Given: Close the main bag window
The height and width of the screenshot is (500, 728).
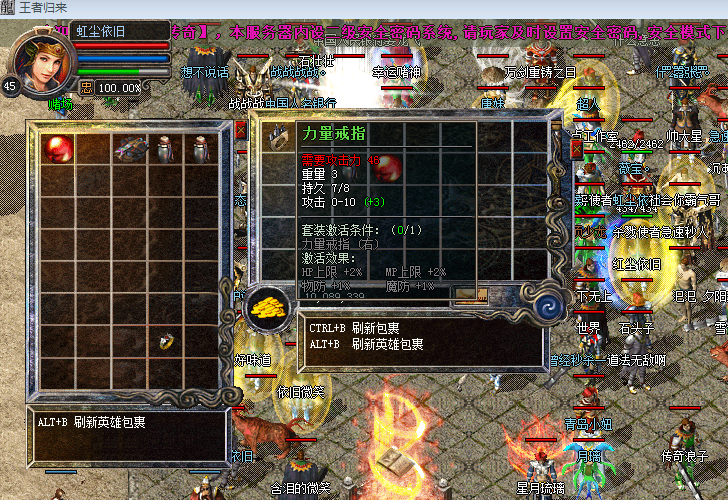Looking at the screenshot, I should pos(576,148).
